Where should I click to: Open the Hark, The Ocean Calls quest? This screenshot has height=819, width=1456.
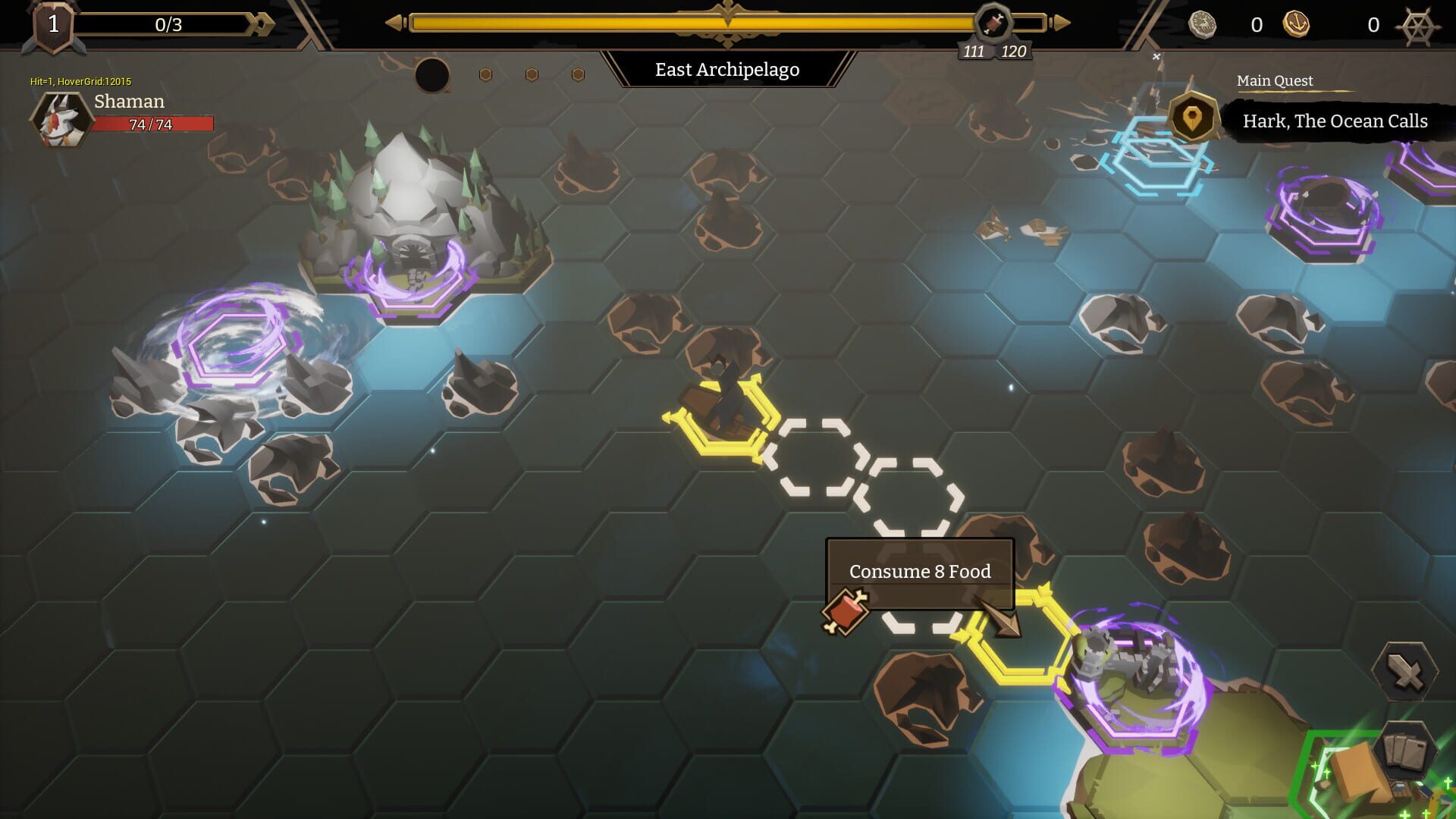pos(1335,121)
